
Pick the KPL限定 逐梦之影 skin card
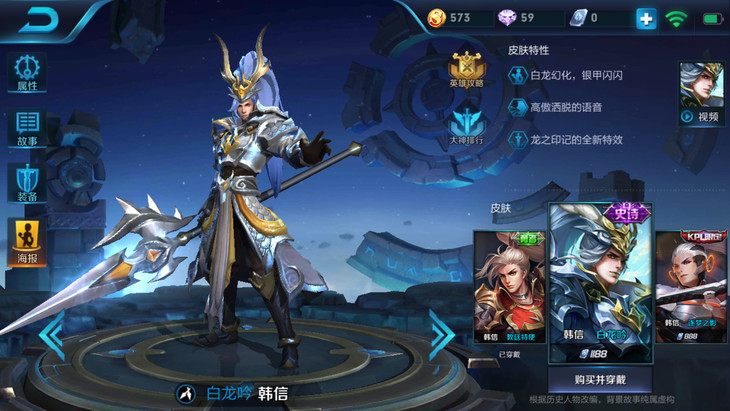[691, 288]
